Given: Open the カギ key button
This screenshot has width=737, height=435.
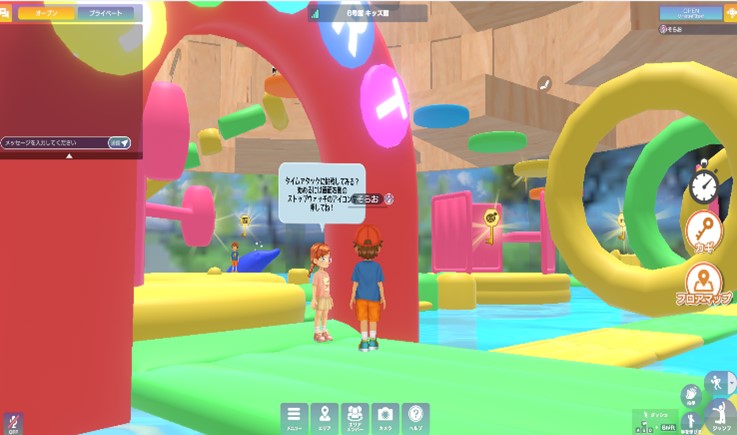Looking at the screenshot, I should [704, 233].
